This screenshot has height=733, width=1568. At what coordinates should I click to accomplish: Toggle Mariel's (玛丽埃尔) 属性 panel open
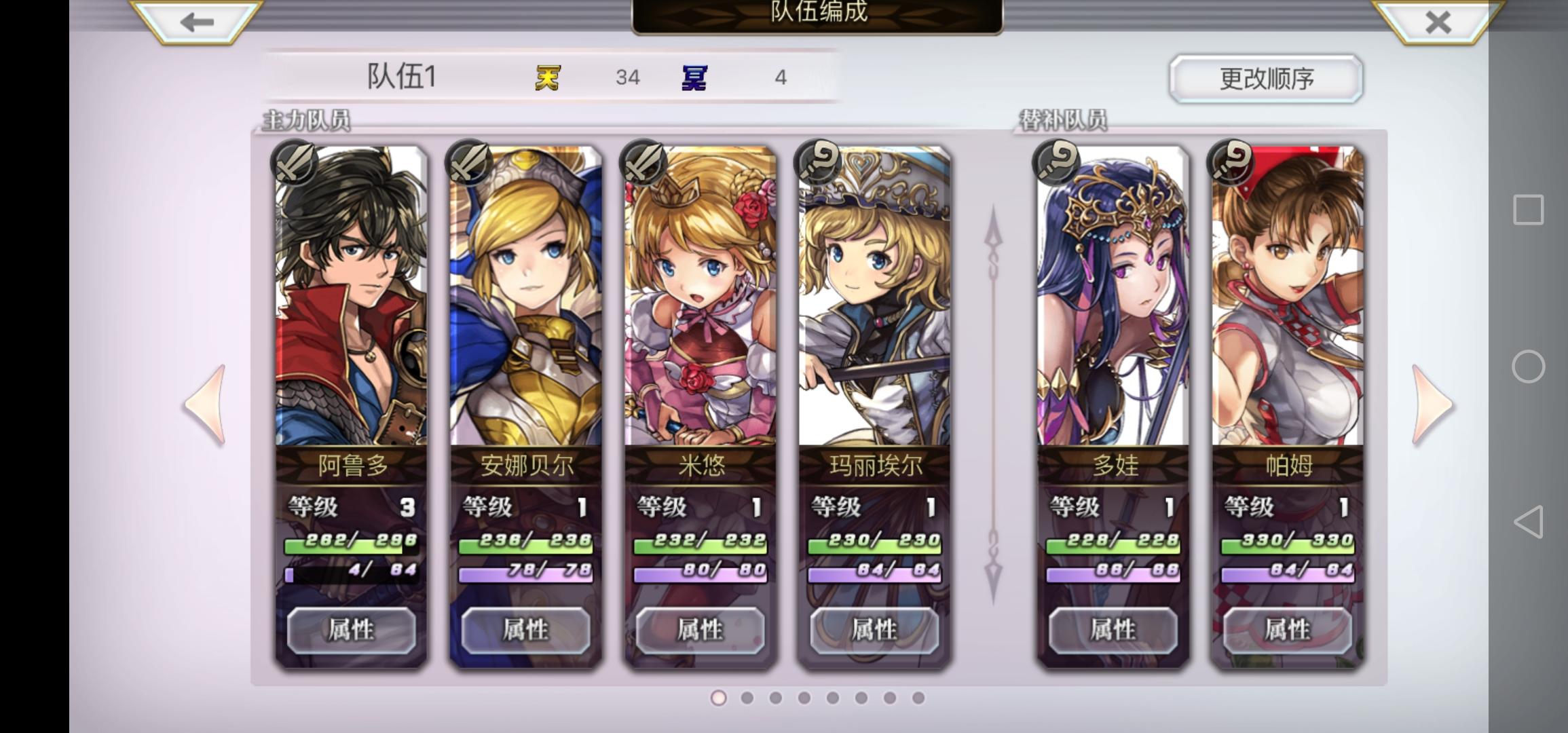pyautogui.click(x=874, y=630)
